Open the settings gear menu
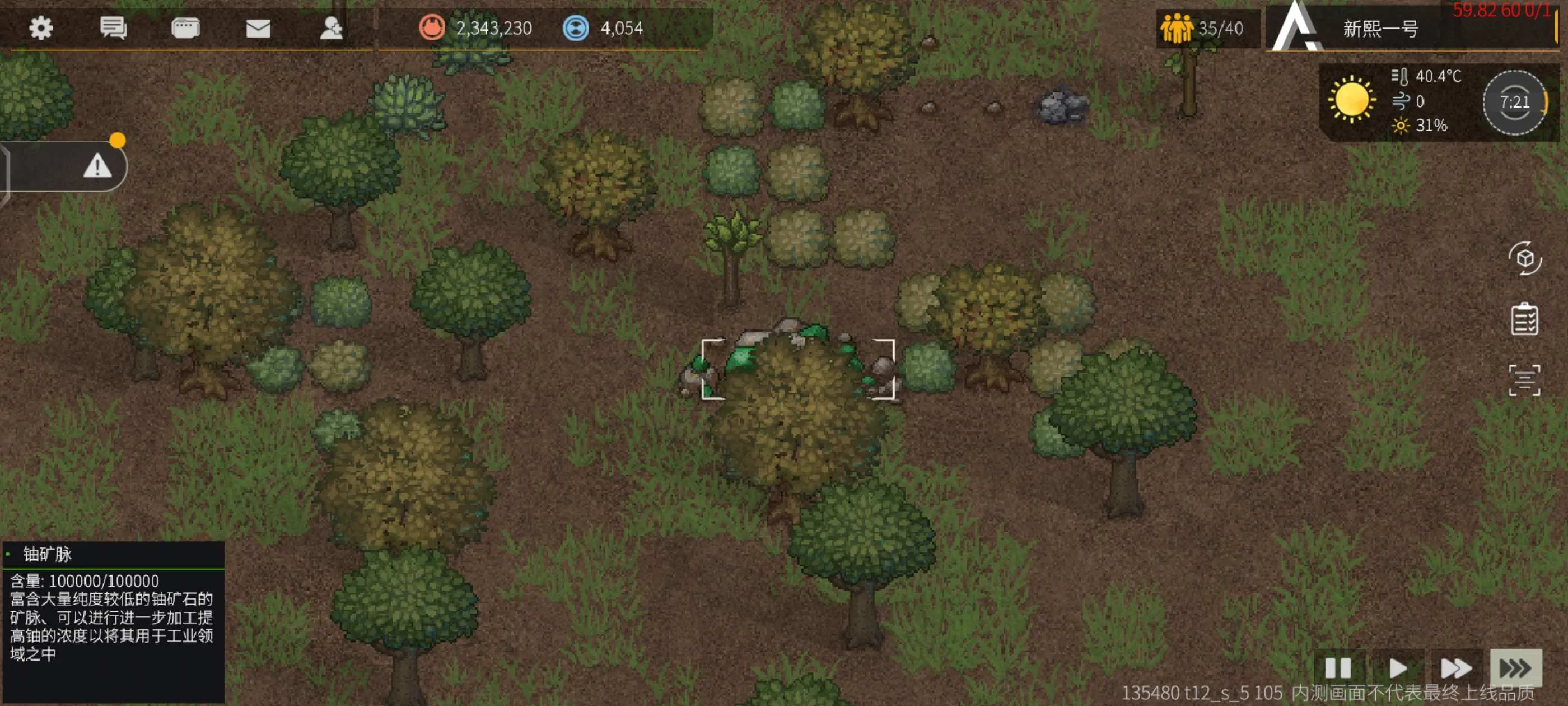 coord(41,28)
